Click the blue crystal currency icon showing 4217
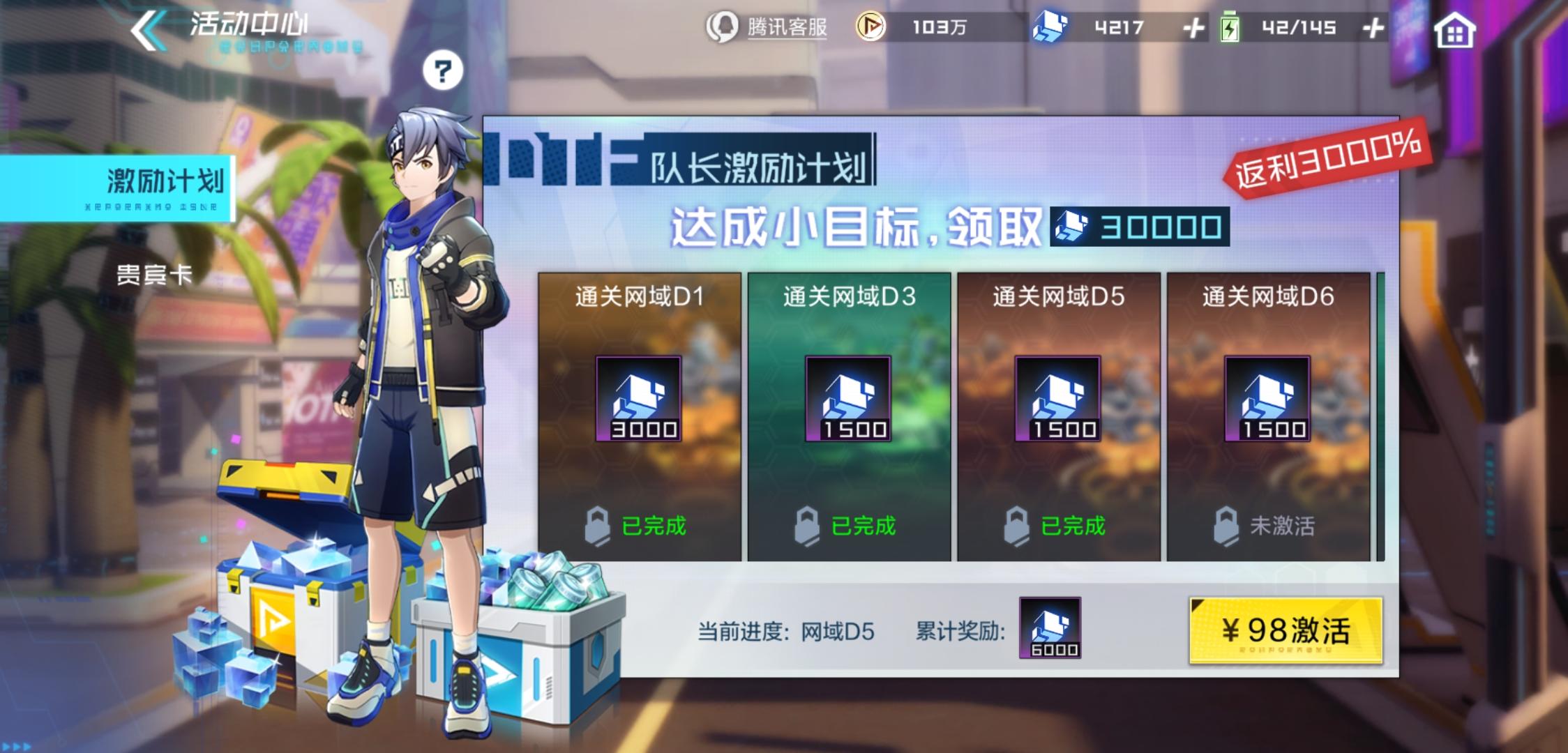Screen dimensions: 1568x753 pos(1051,26)
